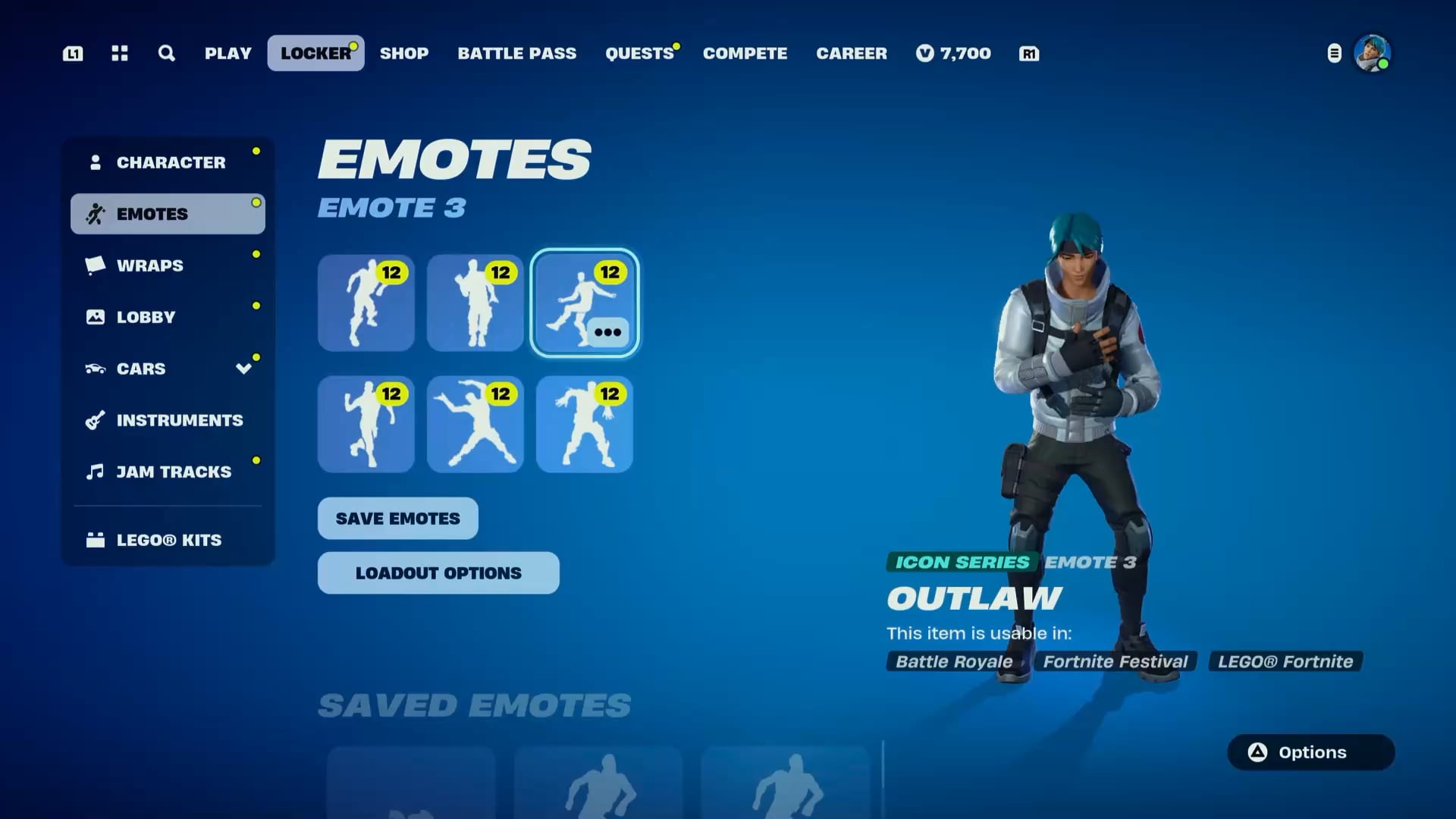Open the grid menu icon beside L1
Viewport: 1456px width, 819px height.
pyautogui.click(x=119, y=53)
